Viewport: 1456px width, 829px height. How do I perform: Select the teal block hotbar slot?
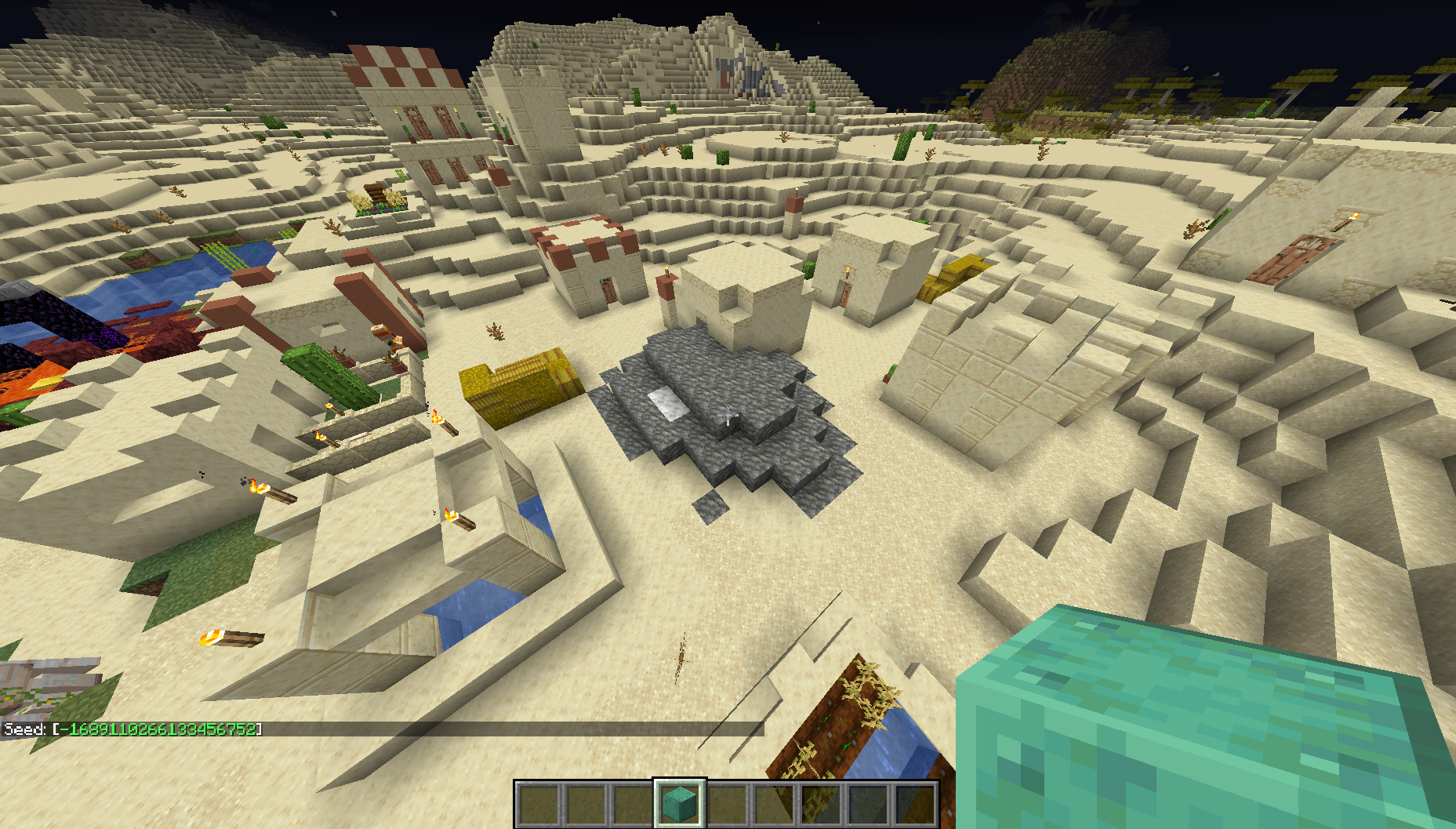click(x=680, y=803)
